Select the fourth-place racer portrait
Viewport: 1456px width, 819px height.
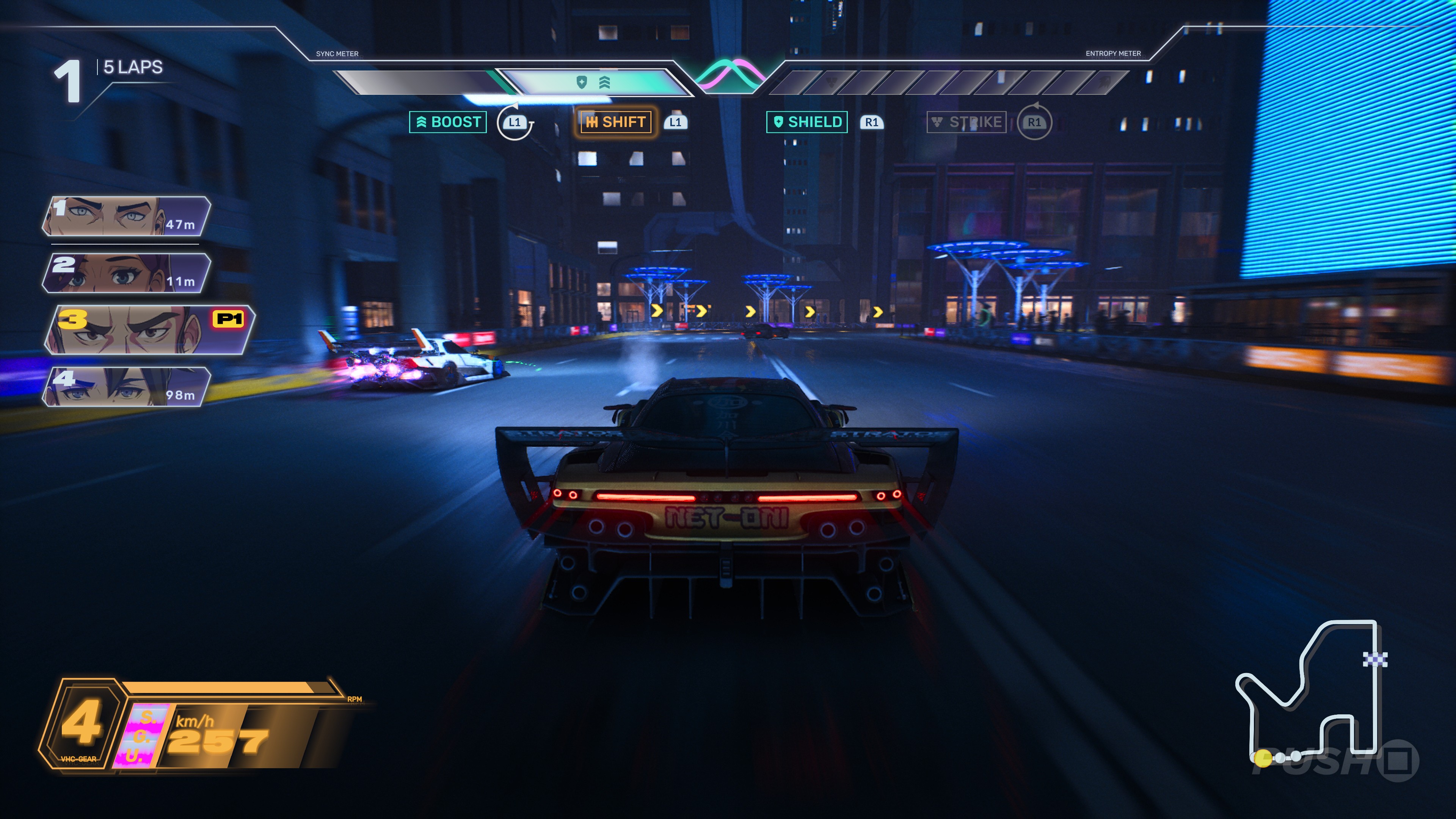pos(126,387)
